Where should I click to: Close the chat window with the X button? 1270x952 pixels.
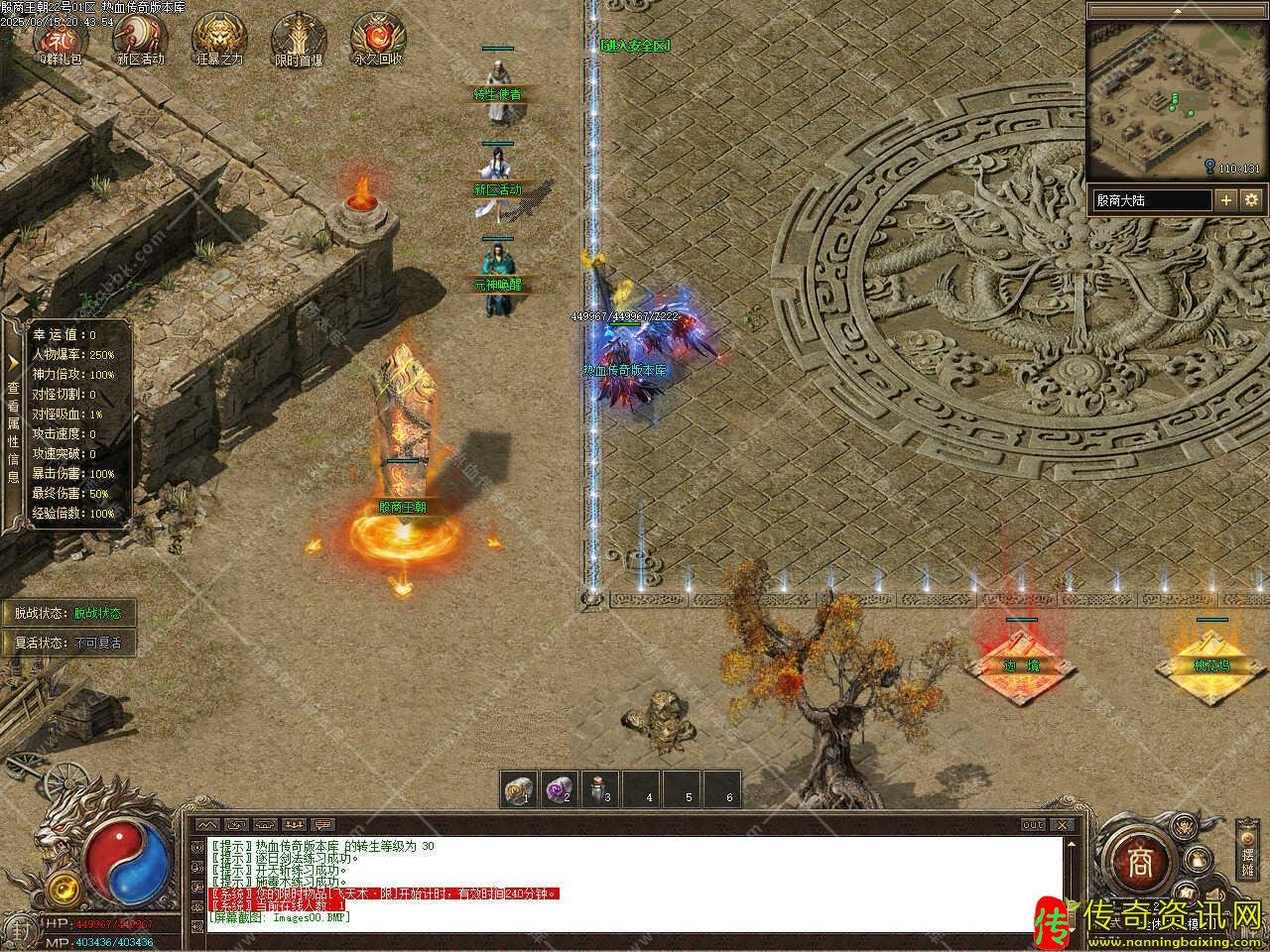[x=1065, y=825]
